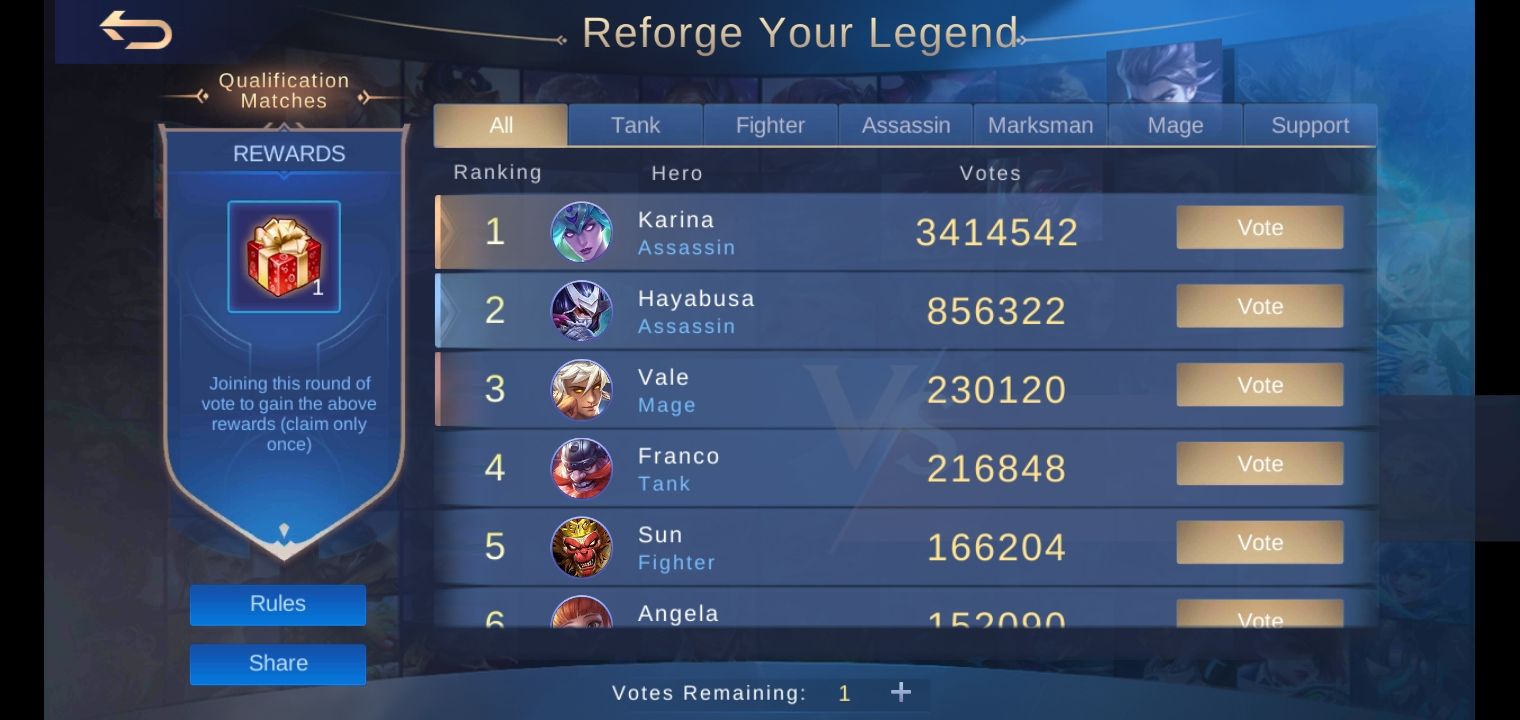
Task: Select the All heroes tab
Action: pyautogui.click(x=500, y=124)
